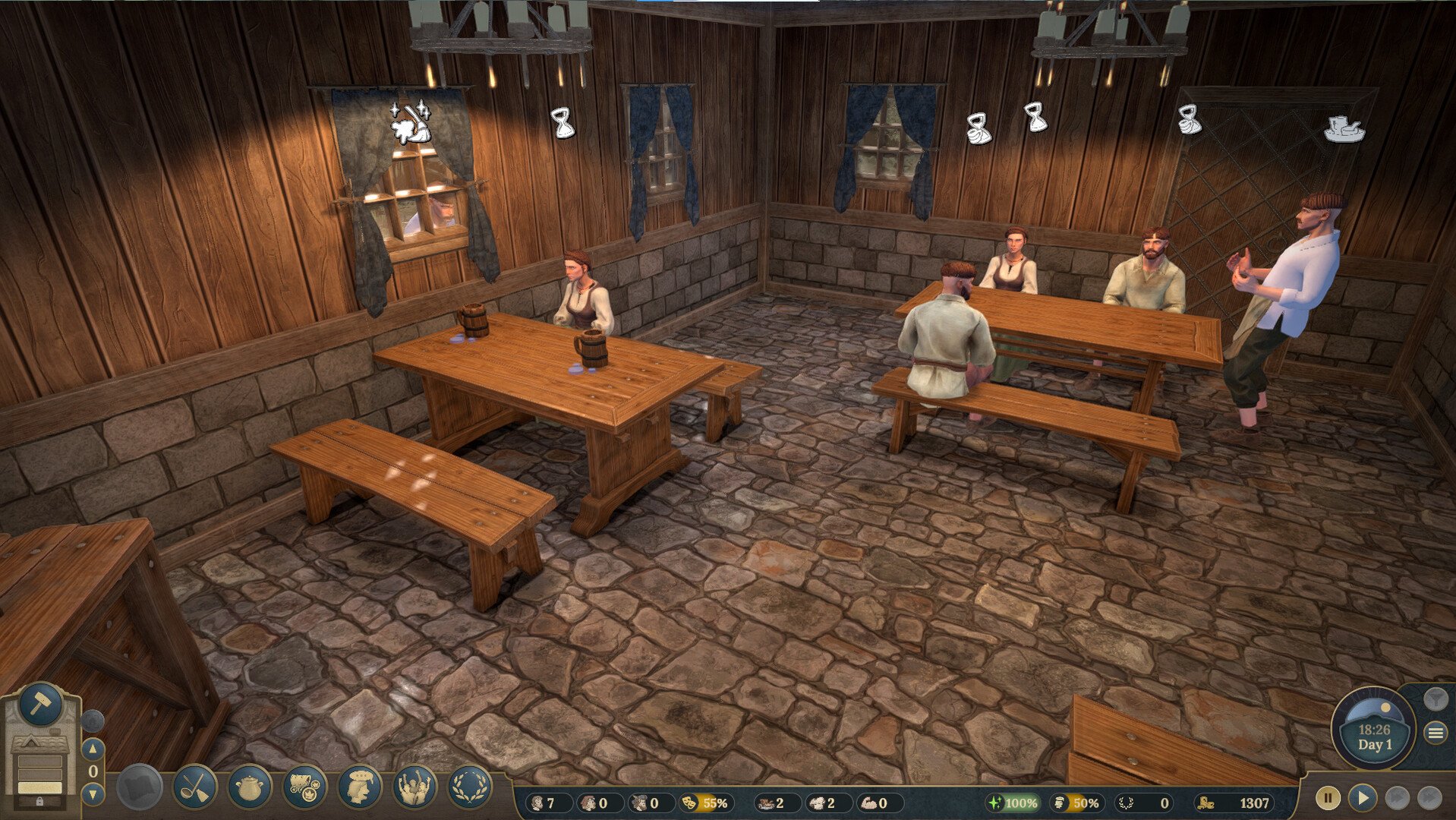
Task: Open the laurel wreath reputation menu
Action: tap(469, 787)
